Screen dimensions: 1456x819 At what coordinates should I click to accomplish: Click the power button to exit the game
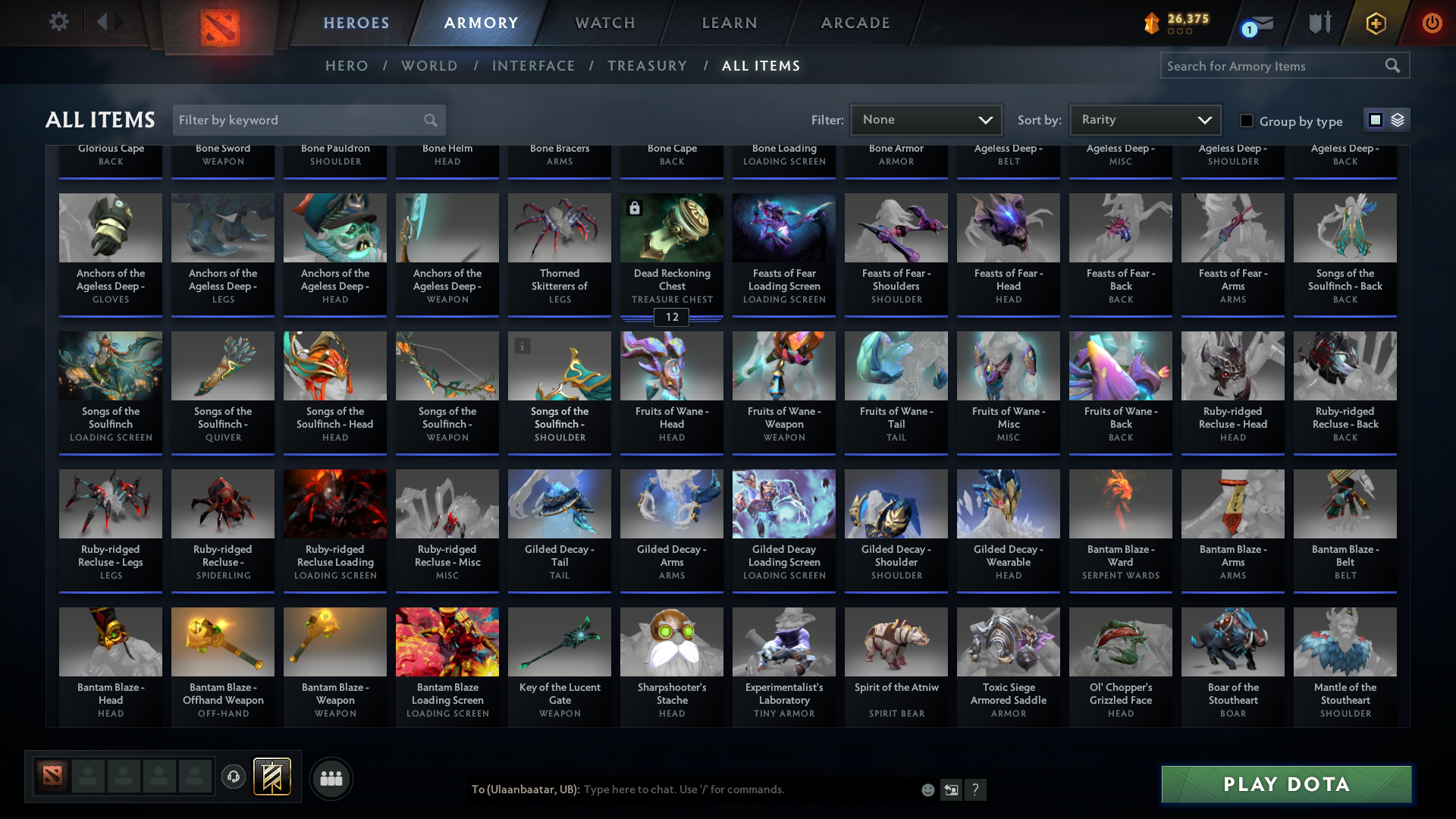coord(1432,23)
